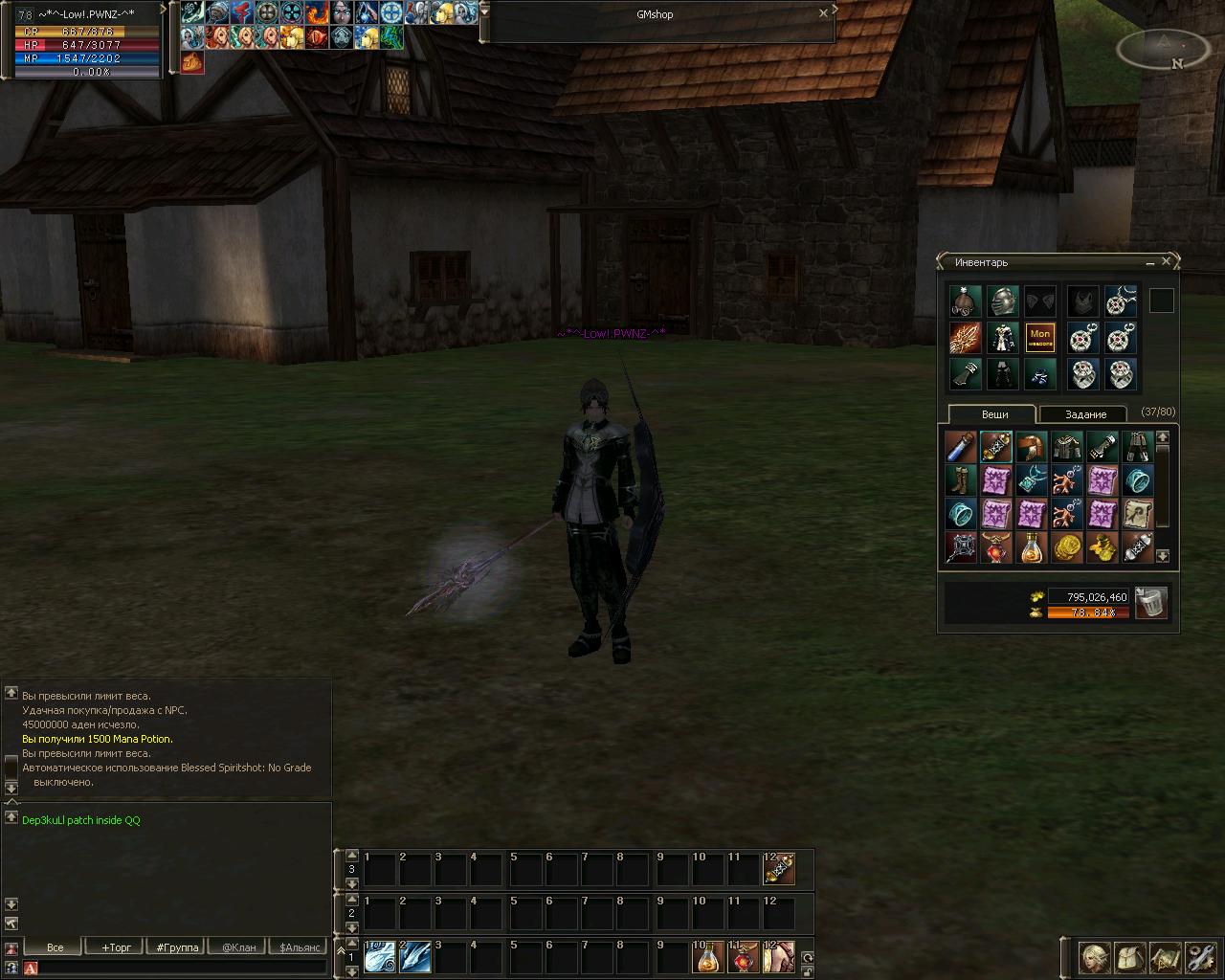Viewport: 1225px width, 980px height.
Task: Pick the gold coins item in inventory
Action: coord(1067,547)
